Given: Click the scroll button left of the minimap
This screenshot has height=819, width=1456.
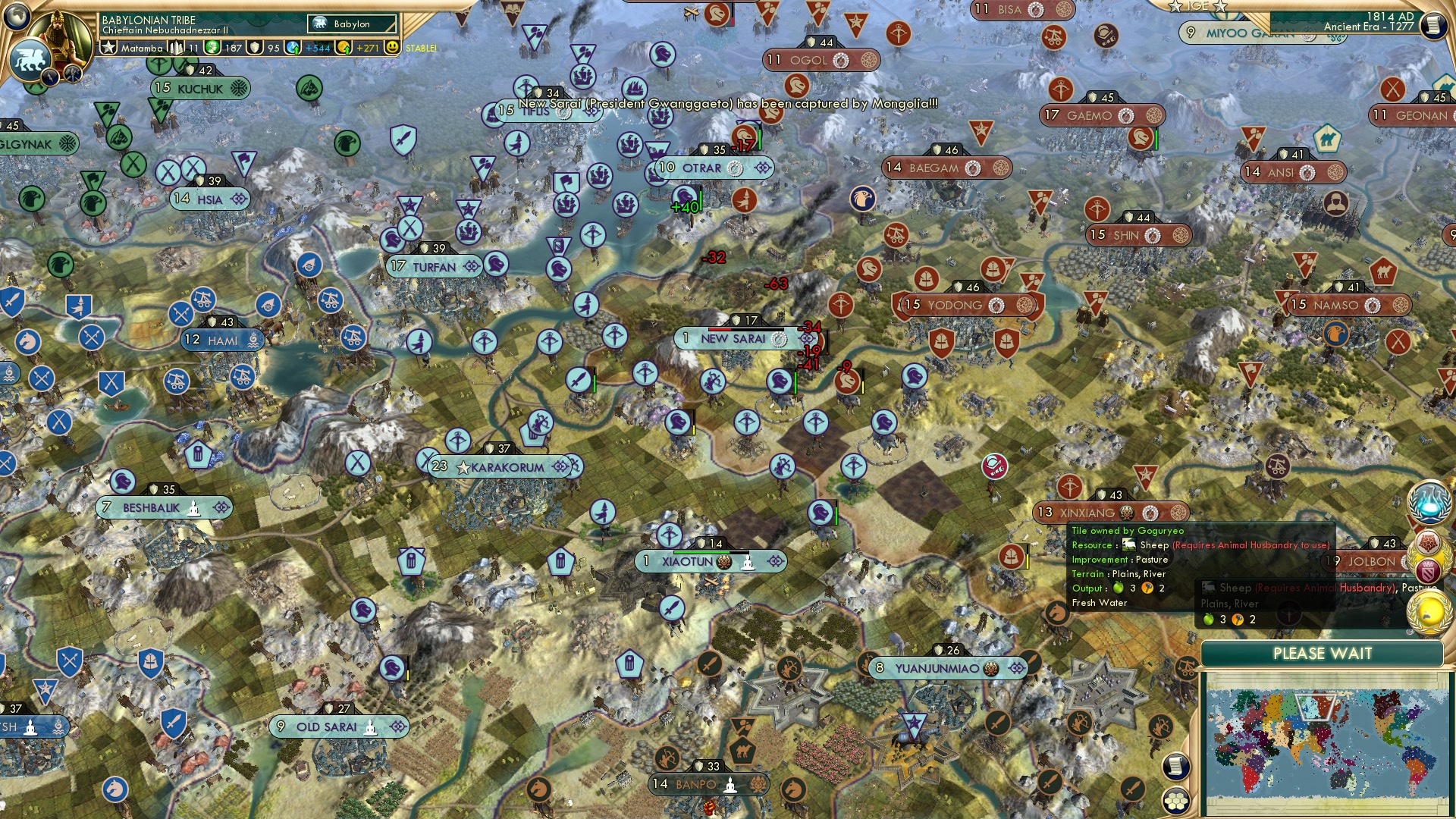Looking at the screenshot, I should 1175,767.
